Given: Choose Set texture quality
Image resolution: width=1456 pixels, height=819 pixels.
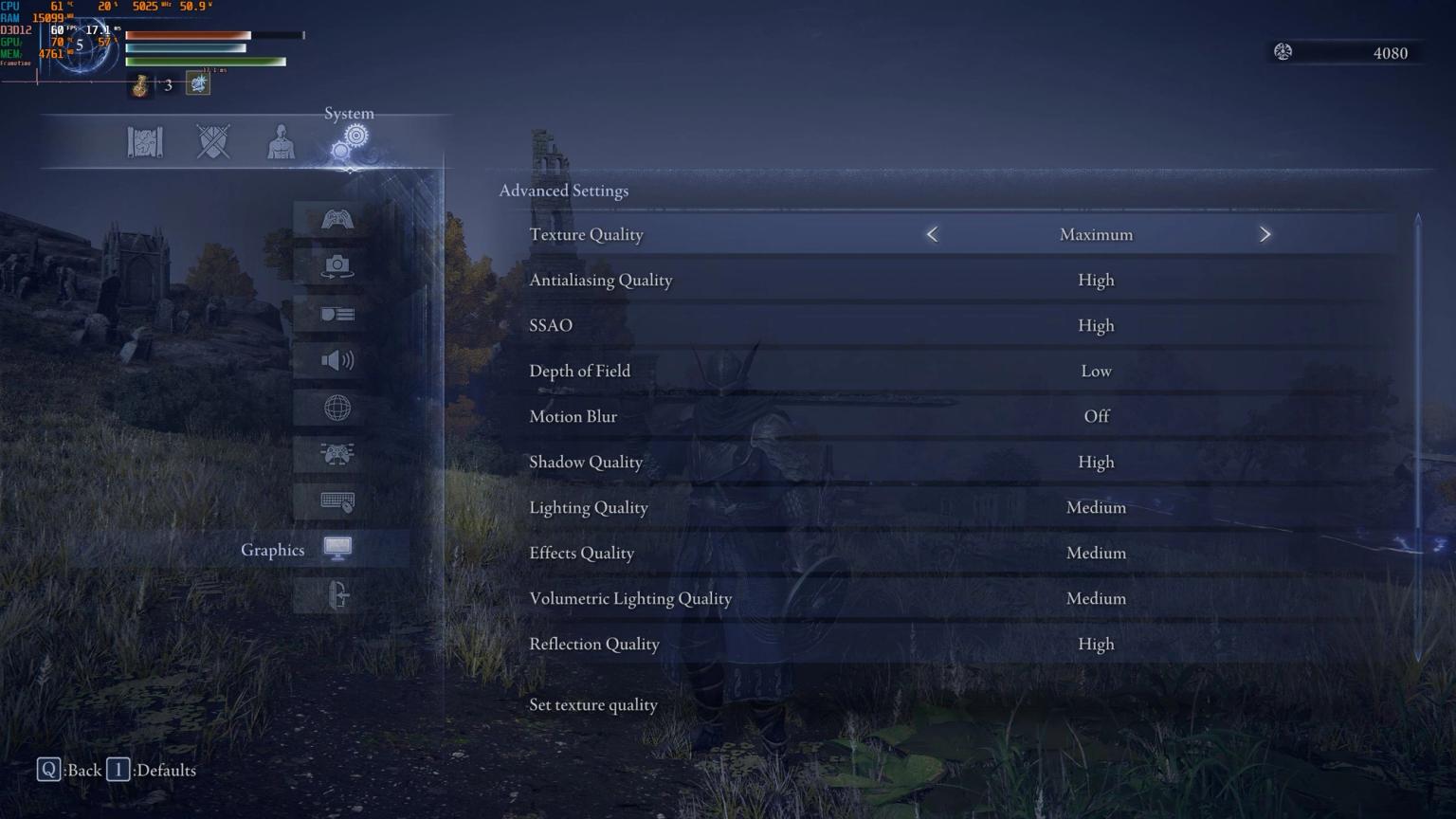Looking at the screenshot, I should [593, 704].
